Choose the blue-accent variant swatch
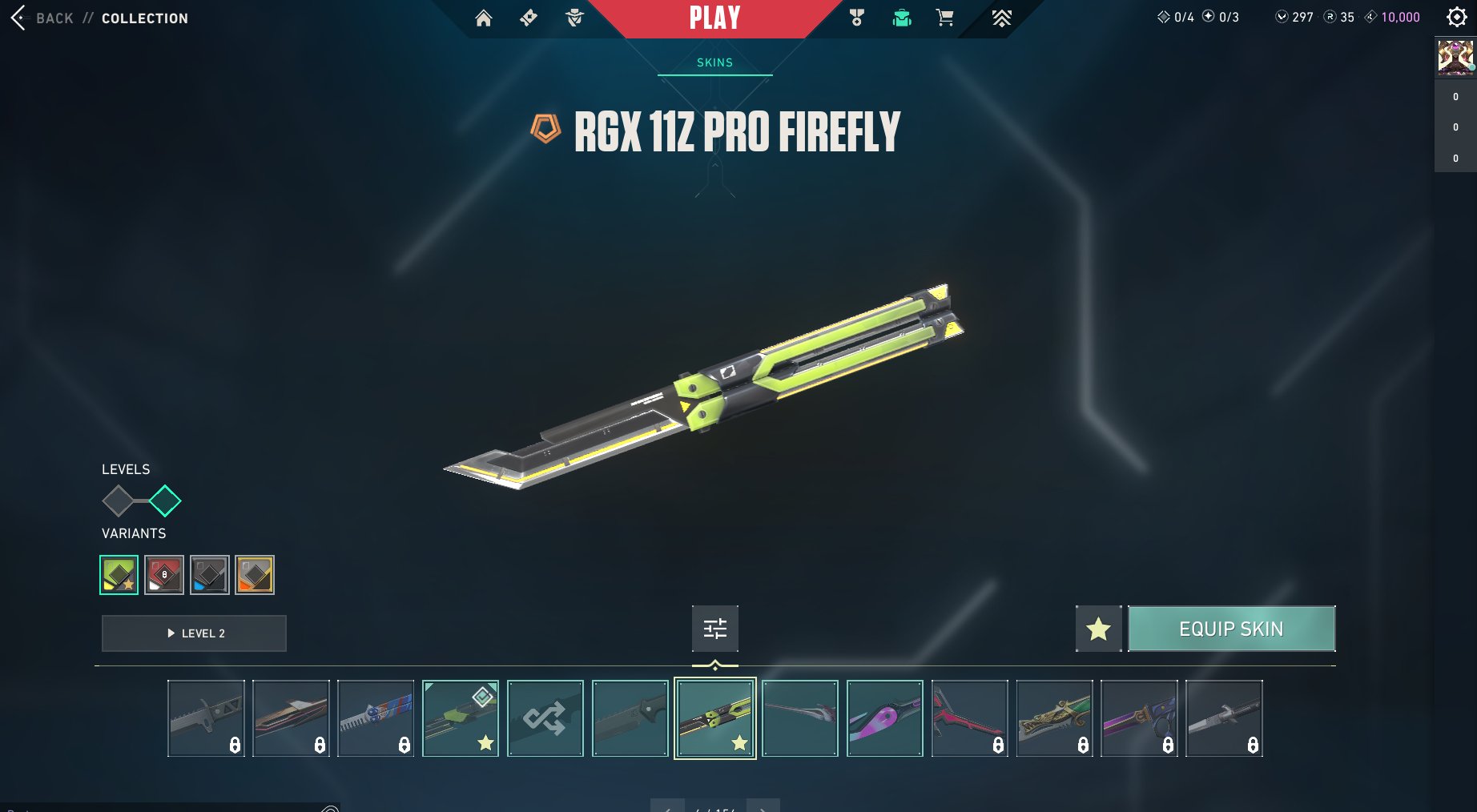 click(x=210, y=575)
